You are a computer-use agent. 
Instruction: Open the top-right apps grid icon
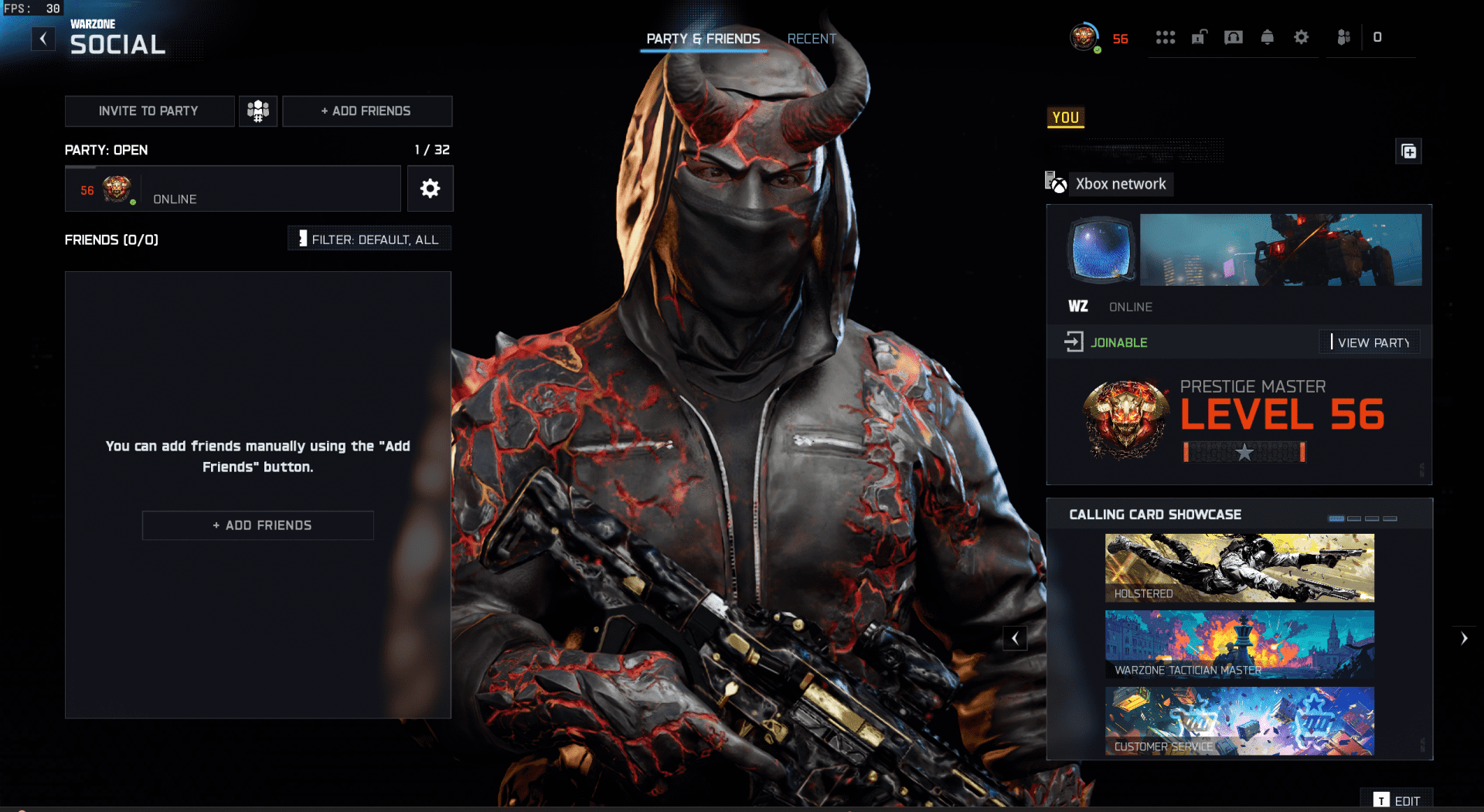pos(1166,37)
